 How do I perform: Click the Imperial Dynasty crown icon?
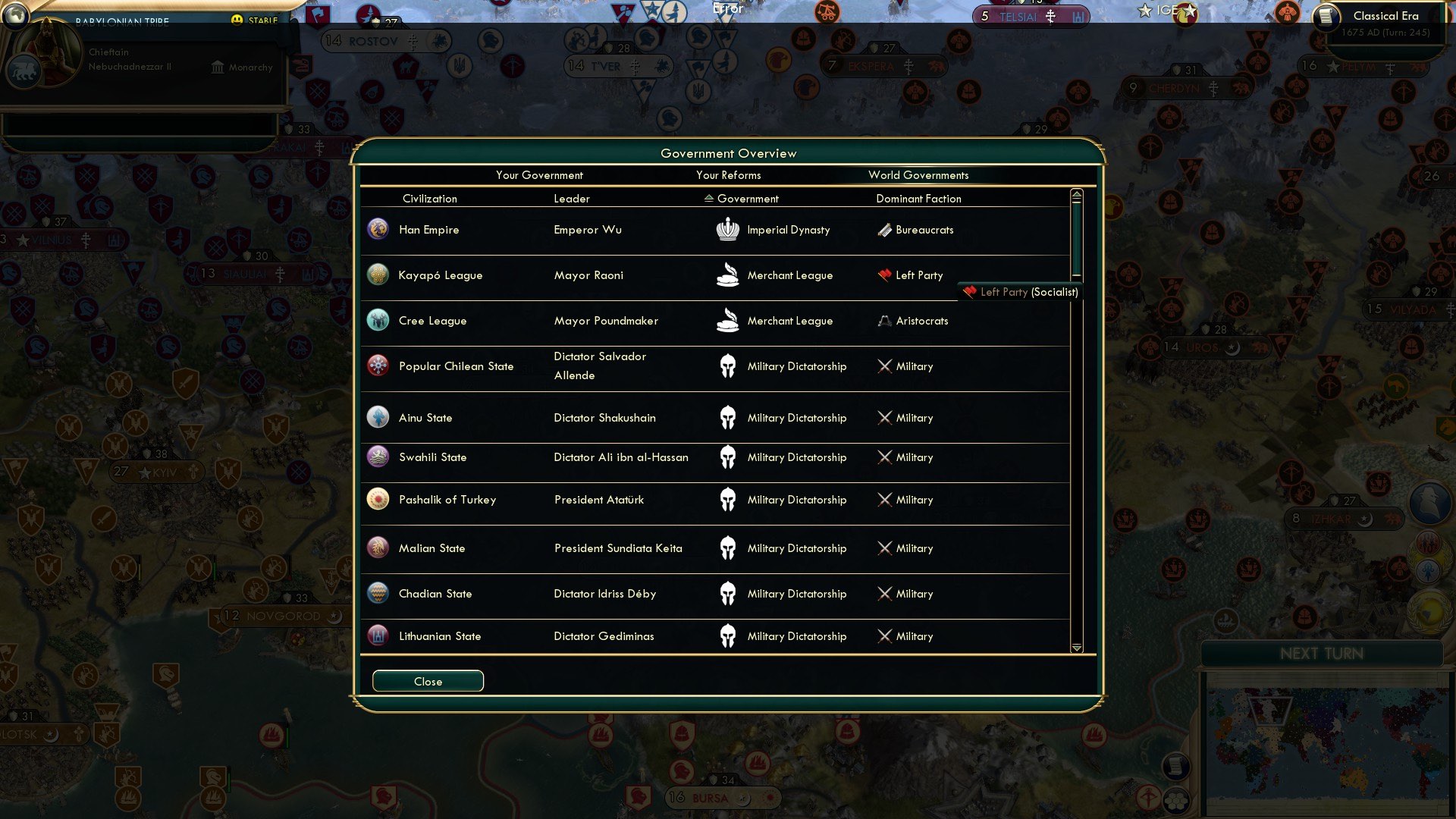(728, 229)
